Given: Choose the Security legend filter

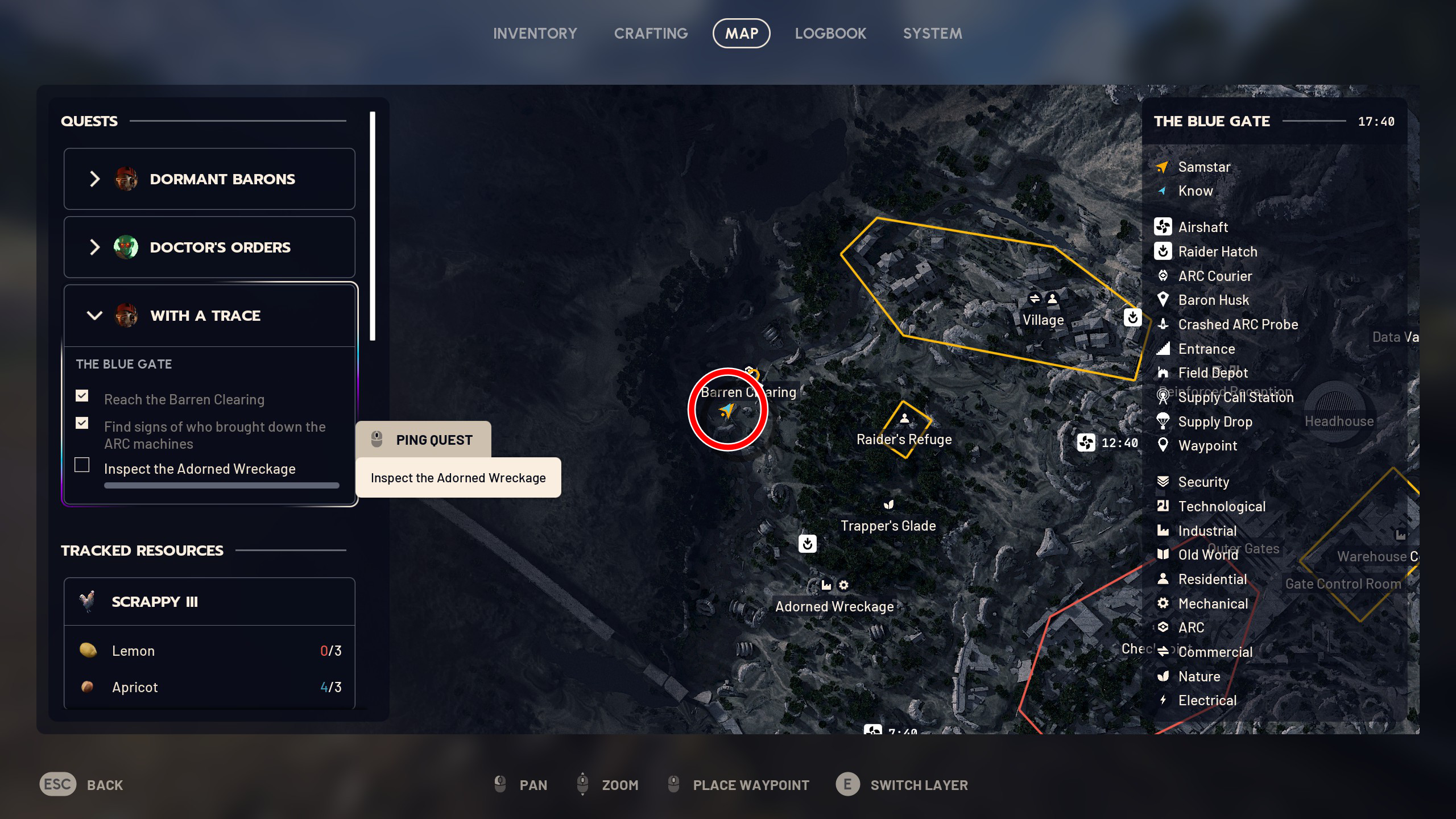Looking at the screenshot, I should [1203, 482].
